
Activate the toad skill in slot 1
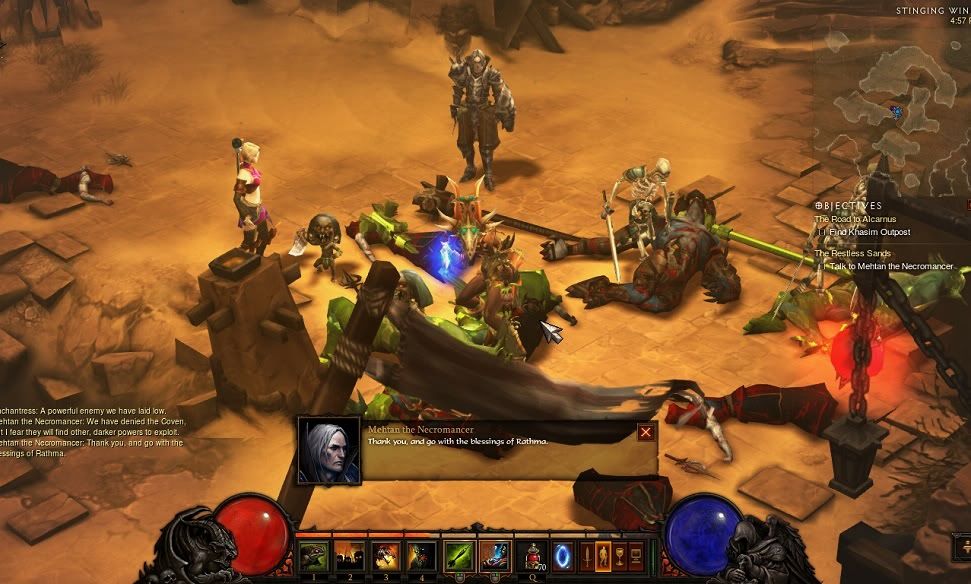313,556
